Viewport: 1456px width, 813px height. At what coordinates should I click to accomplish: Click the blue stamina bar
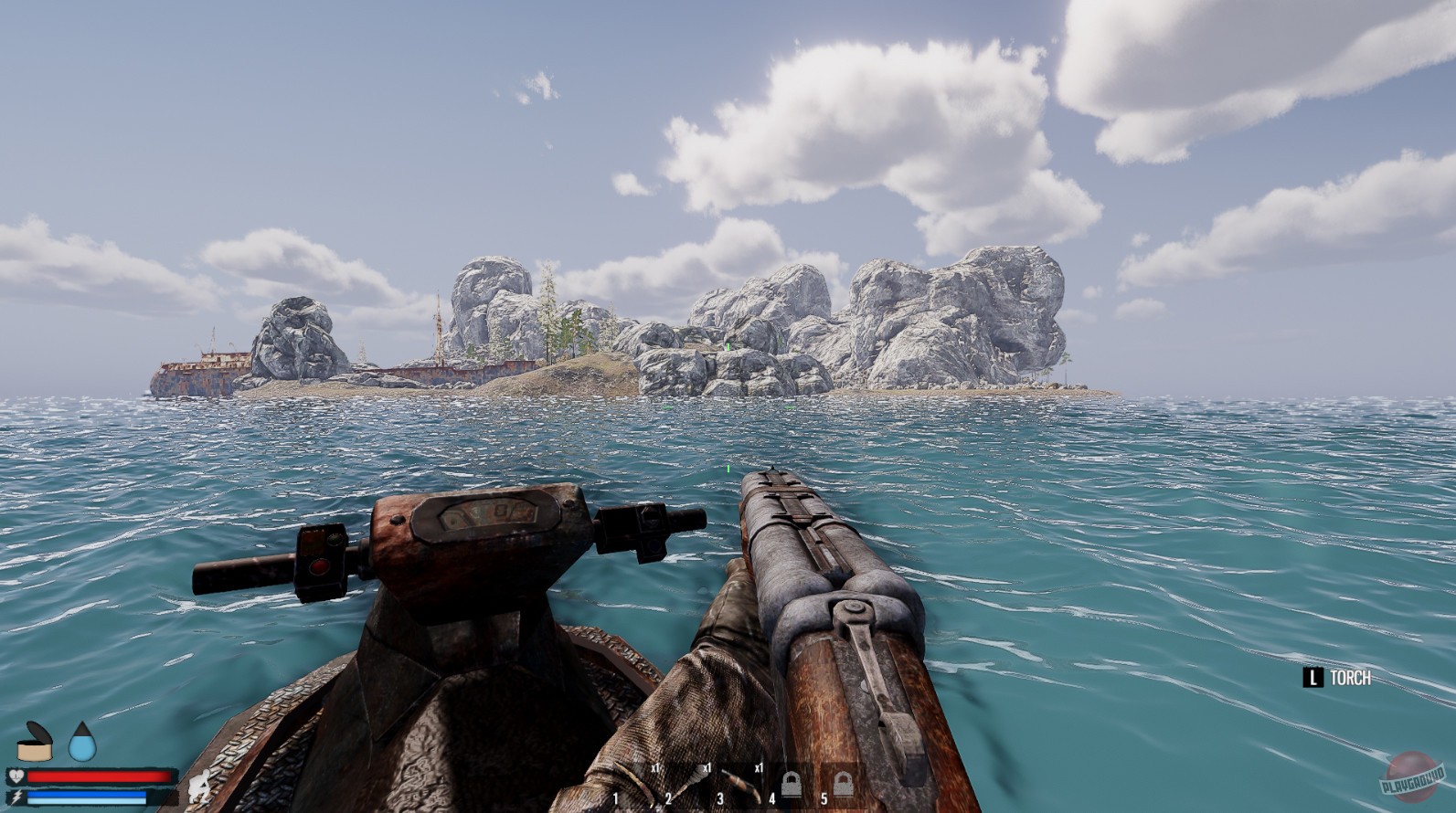86,797
